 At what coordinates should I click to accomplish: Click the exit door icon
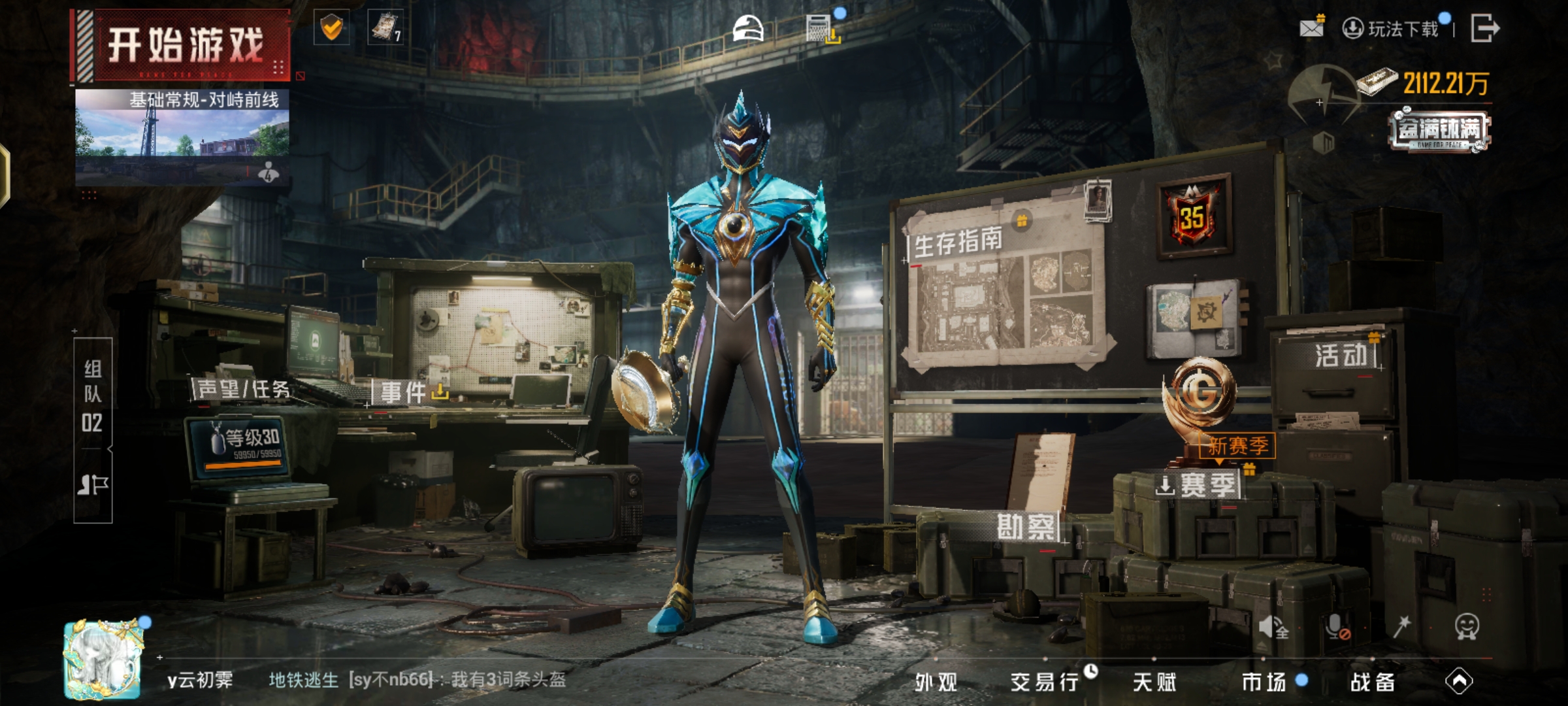pos(1484,28)
